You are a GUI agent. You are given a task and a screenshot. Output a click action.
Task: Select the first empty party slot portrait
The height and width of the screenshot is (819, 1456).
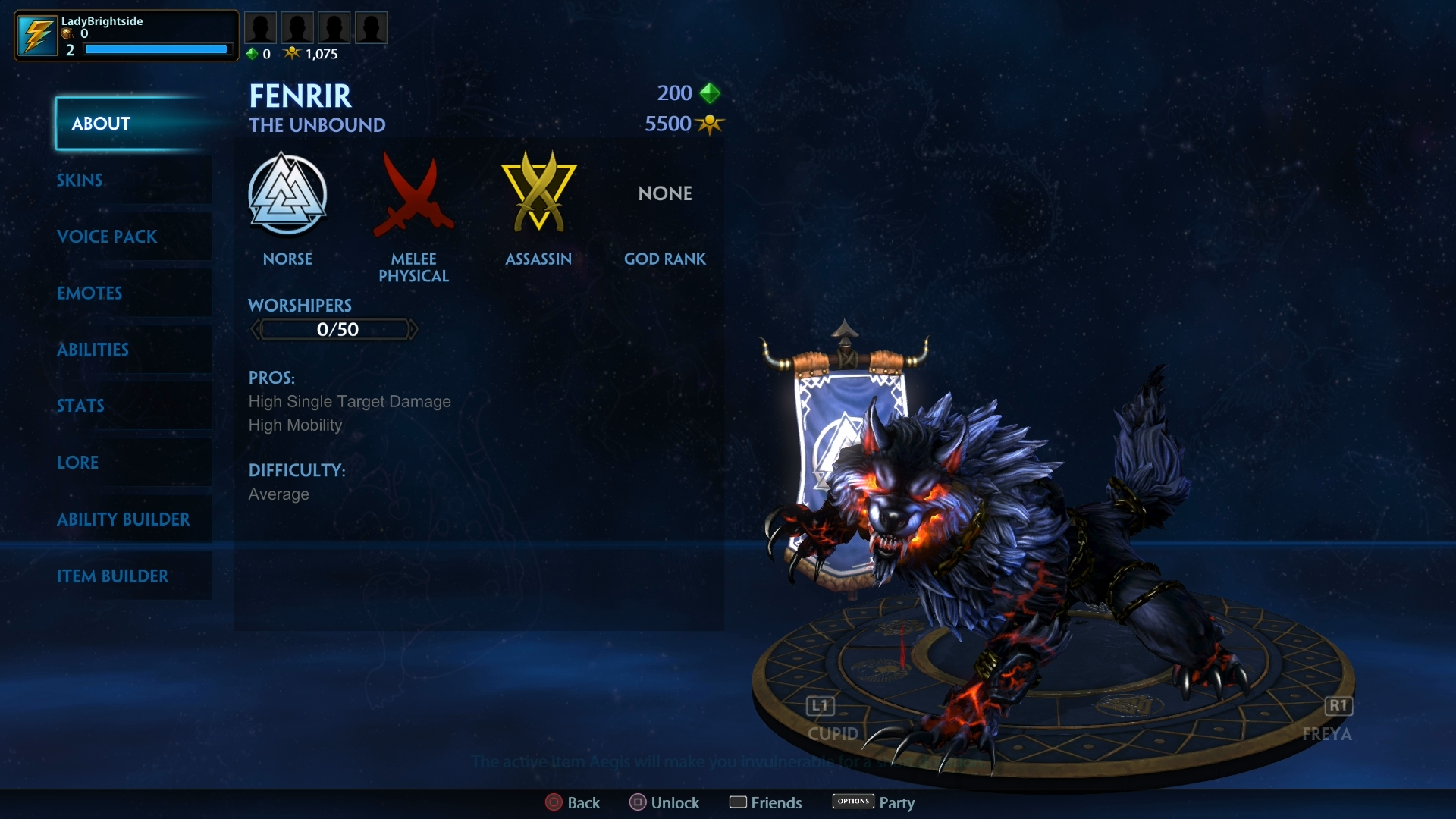(x=261, y=27)
